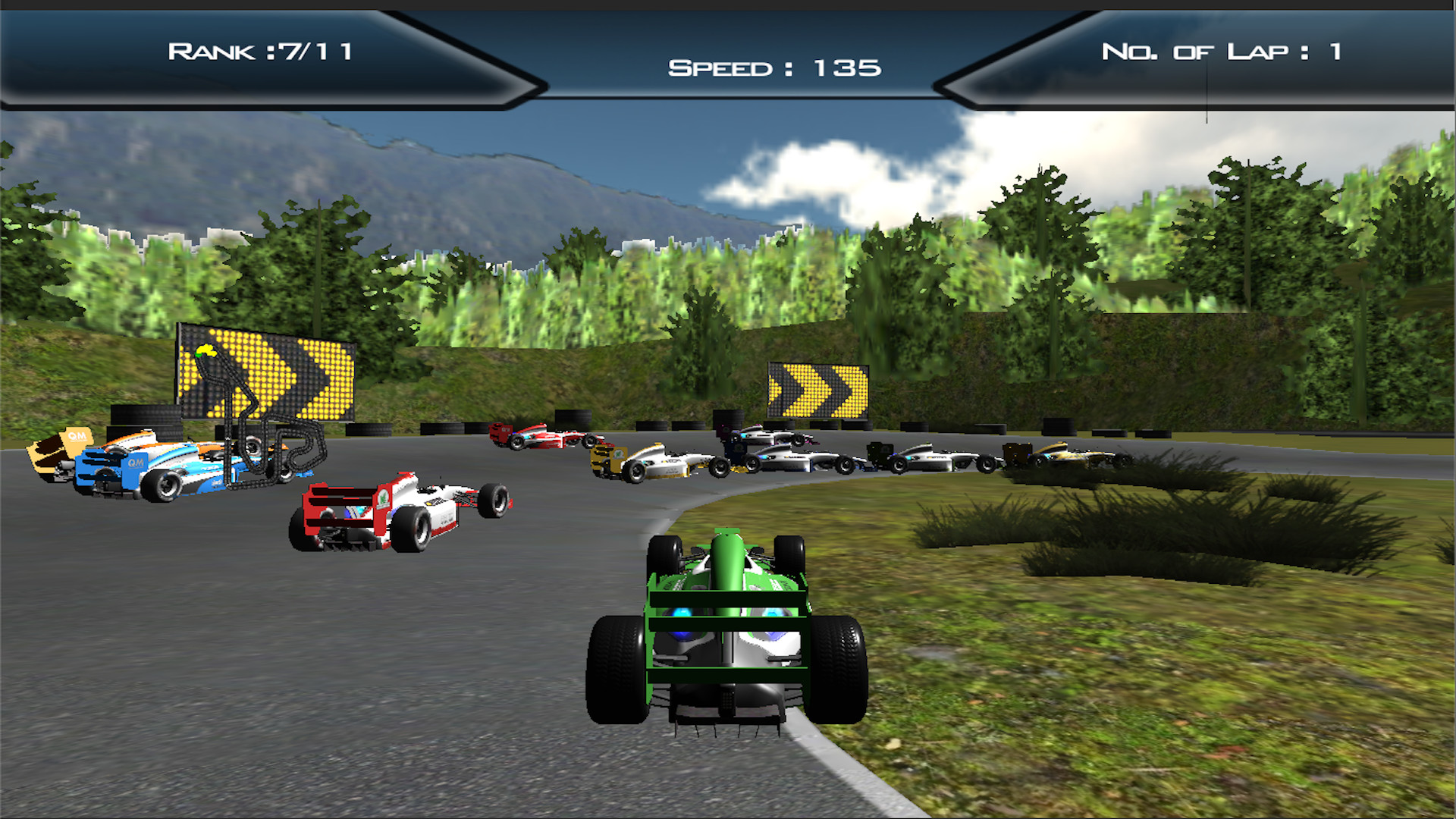Click the green player position marker on track map
1456x819 pixels.
coord(199,355)
